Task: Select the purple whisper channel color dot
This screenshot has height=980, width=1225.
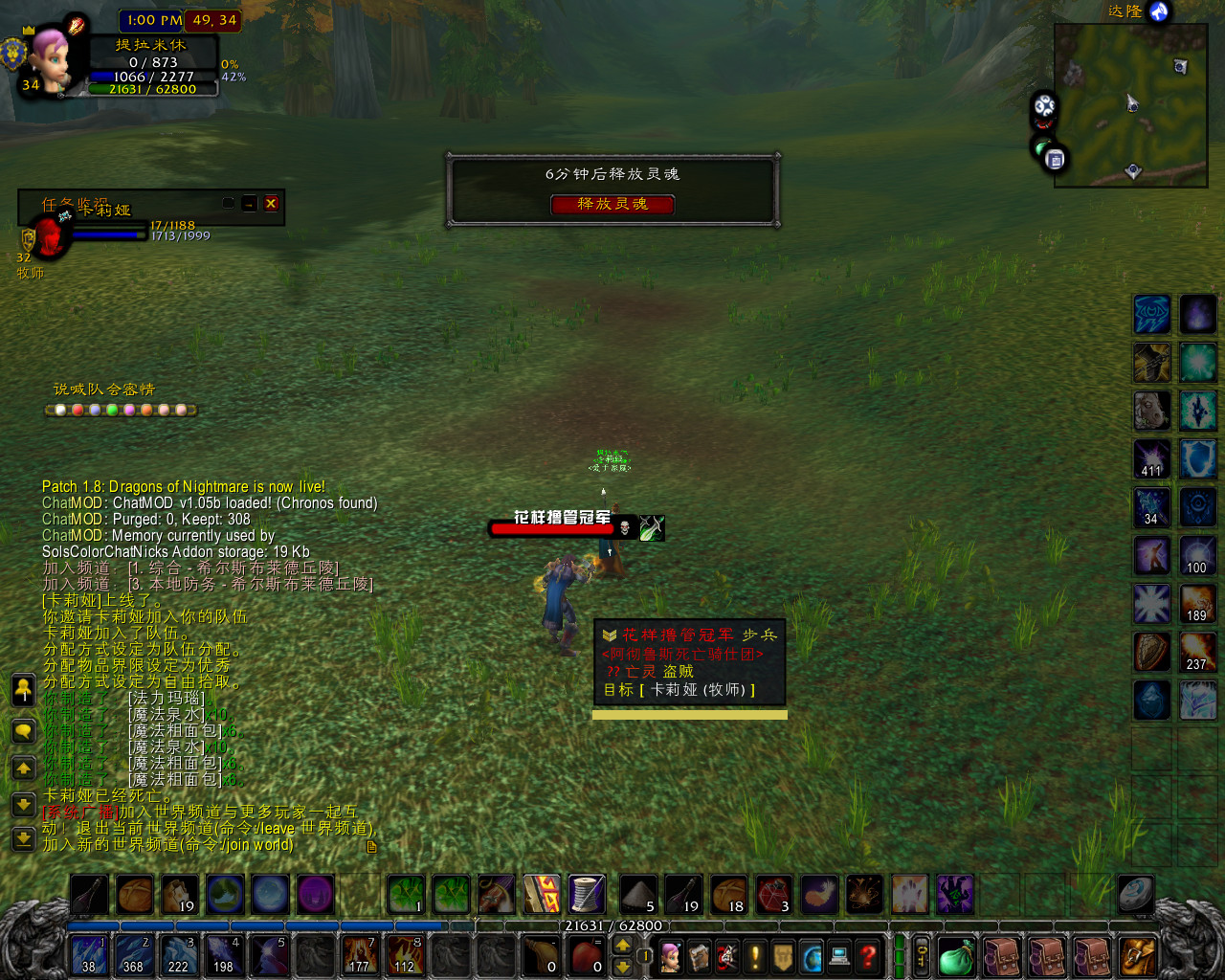Action: click(x=129, y=409)
